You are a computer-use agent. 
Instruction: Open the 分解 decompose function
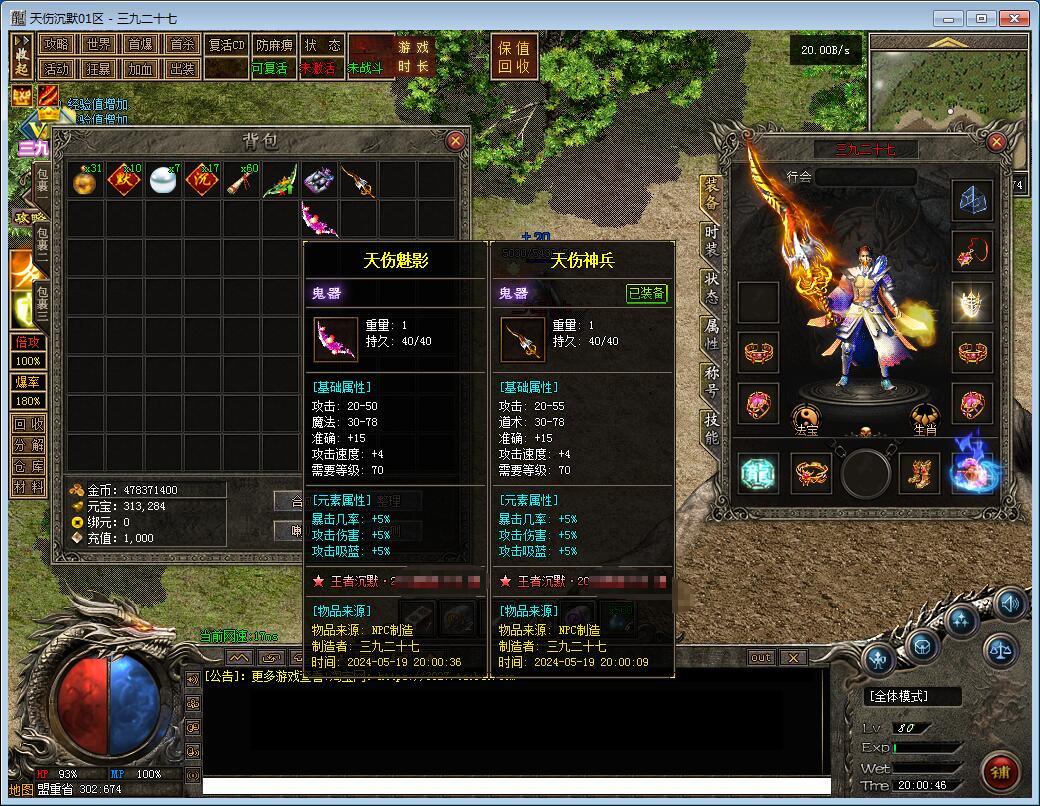pos(28,444)
